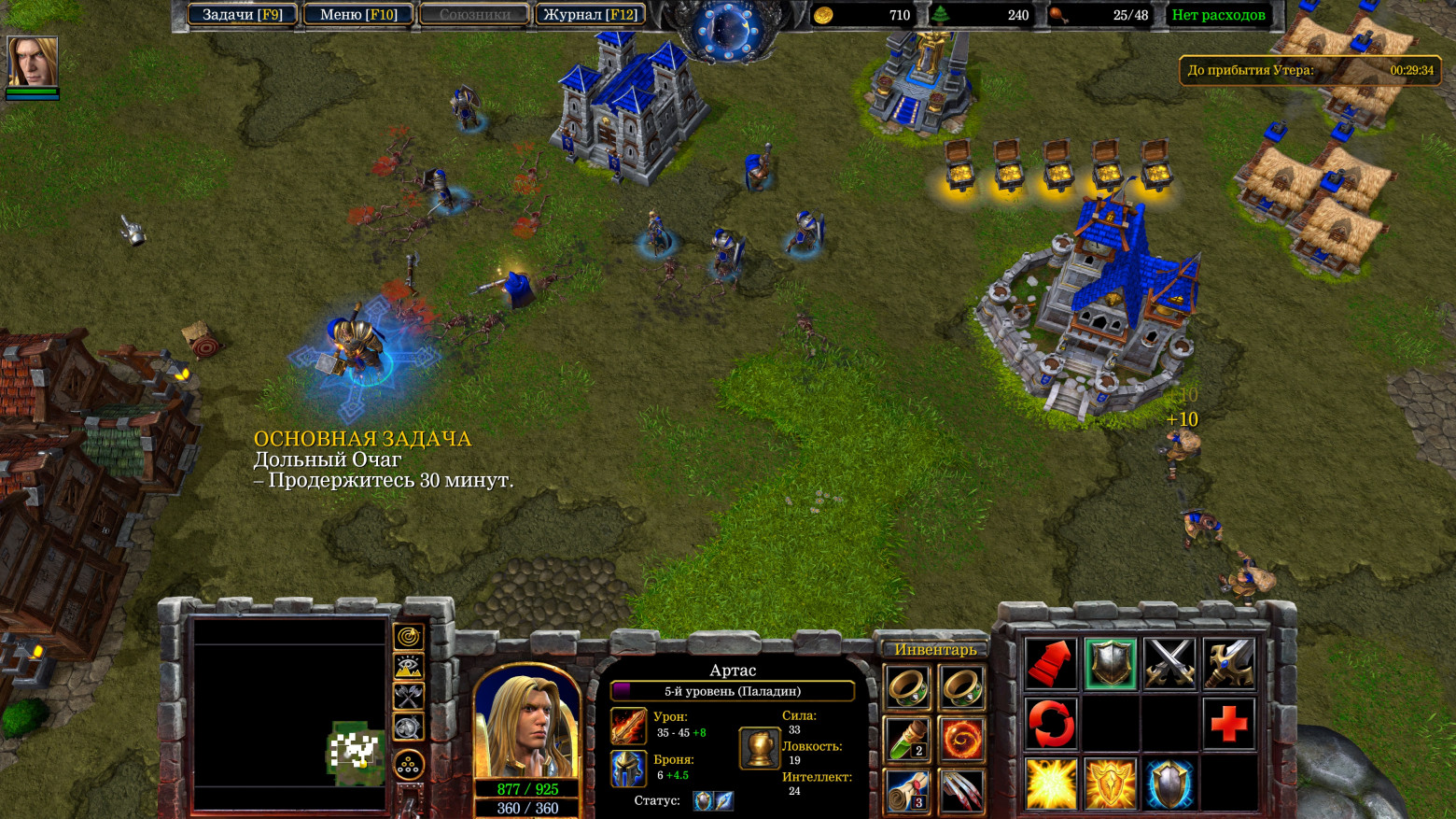The width and height of the screenshot is (1456, 819).
Task: Open the Журнал message log
Action: (591, 15)
